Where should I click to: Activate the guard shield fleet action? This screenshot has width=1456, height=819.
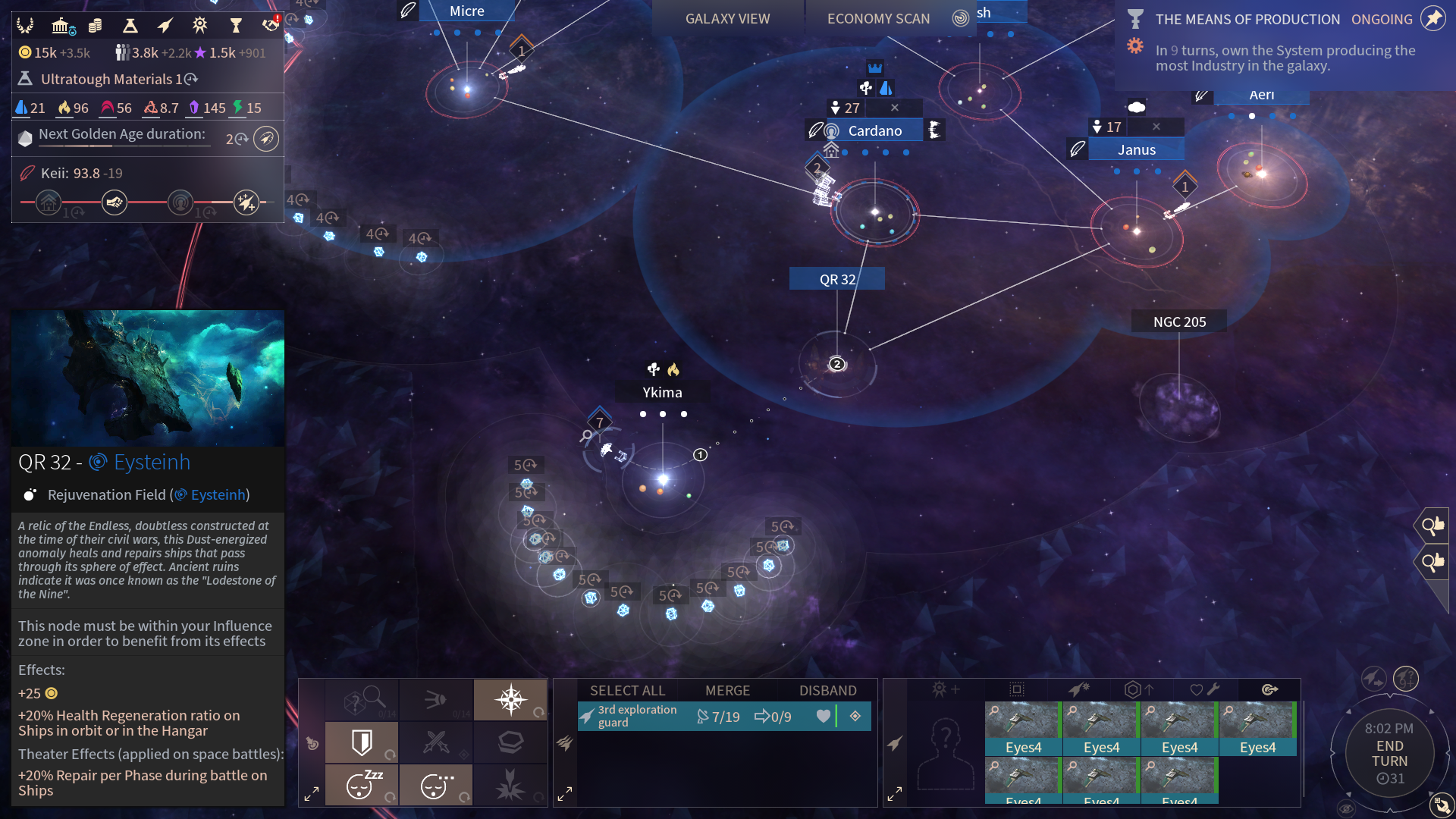click(362, 742)
